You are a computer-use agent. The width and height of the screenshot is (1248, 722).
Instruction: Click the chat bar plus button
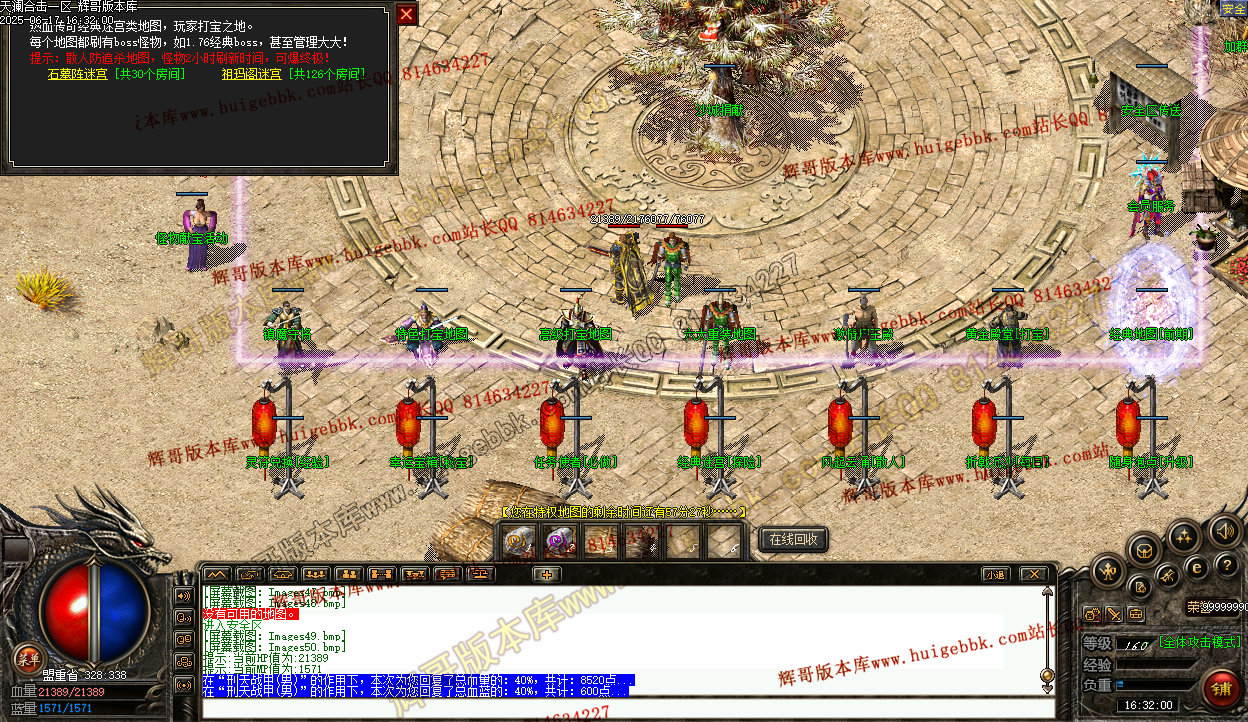[546, 574]
